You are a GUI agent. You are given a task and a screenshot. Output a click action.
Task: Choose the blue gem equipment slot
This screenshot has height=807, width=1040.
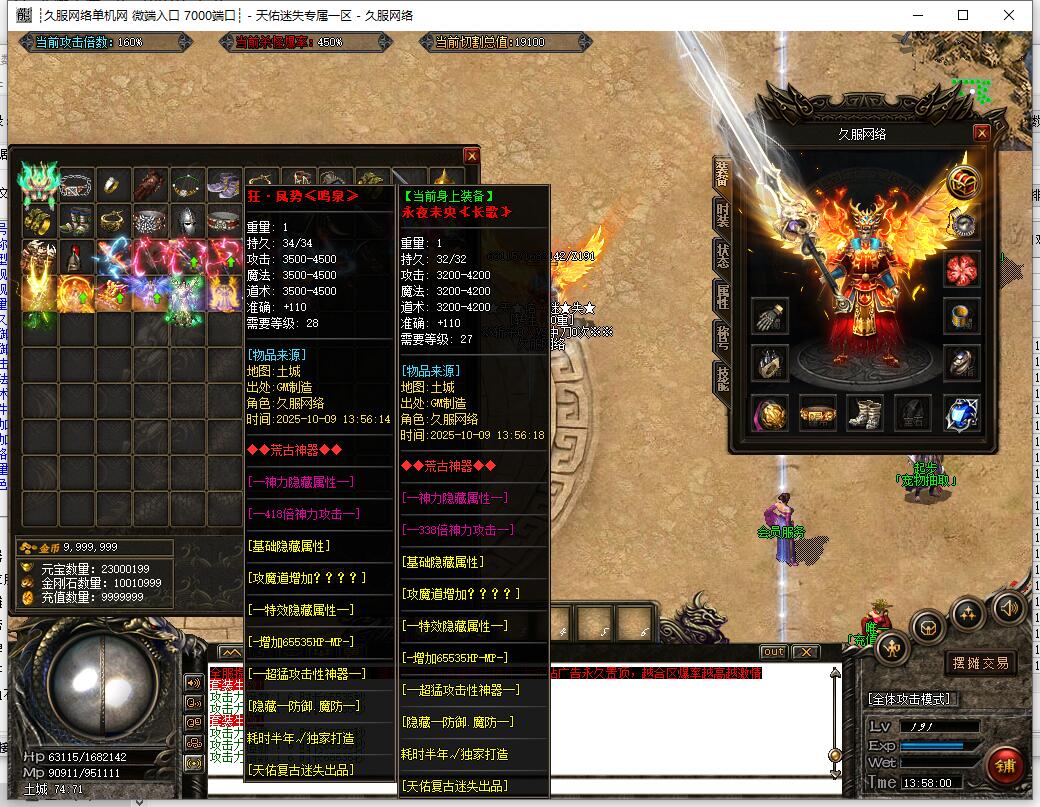point(961,411)
